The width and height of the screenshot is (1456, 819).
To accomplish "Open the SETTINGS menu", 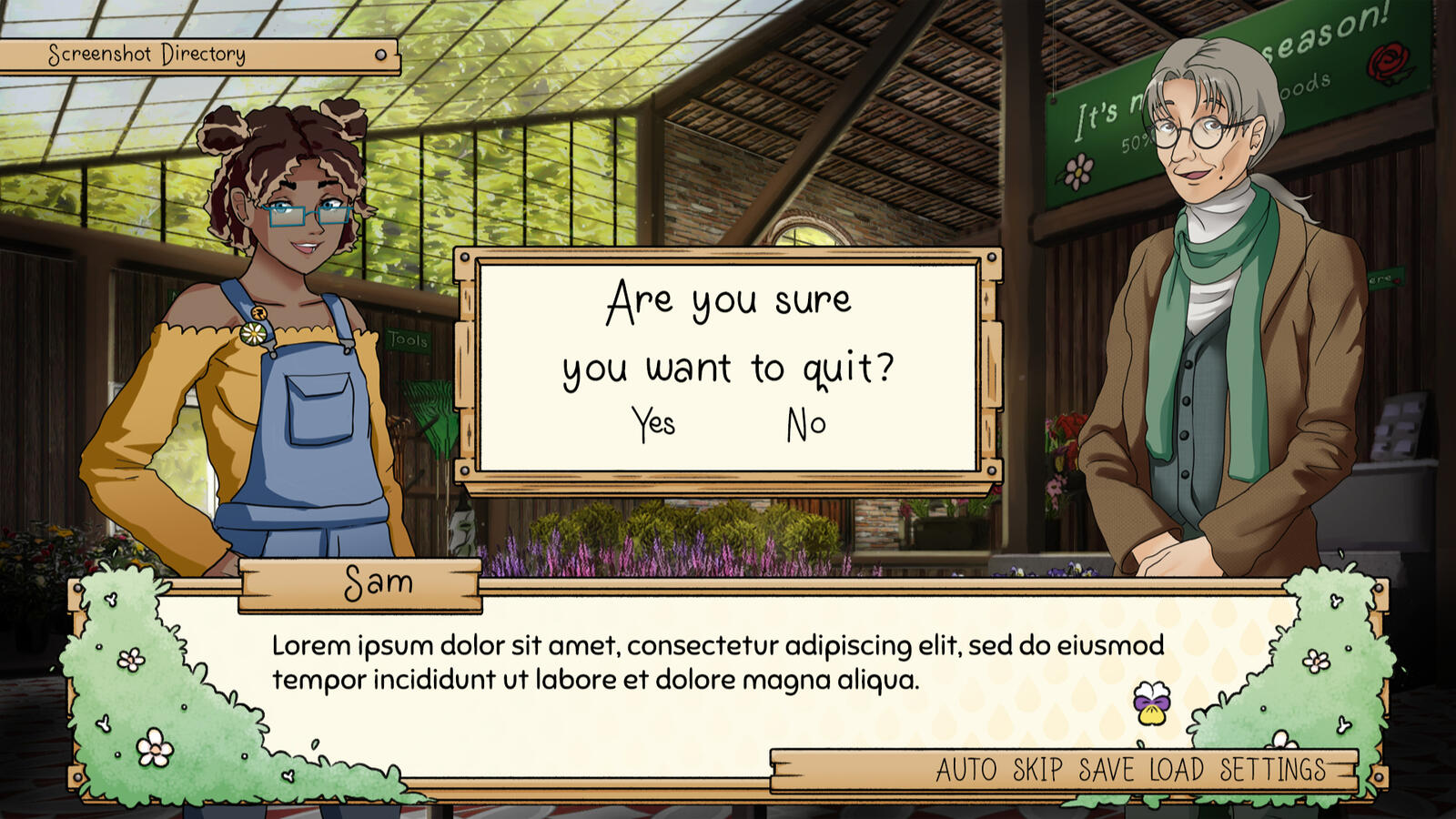I will pyautogui.click(x=1272, y=770).
